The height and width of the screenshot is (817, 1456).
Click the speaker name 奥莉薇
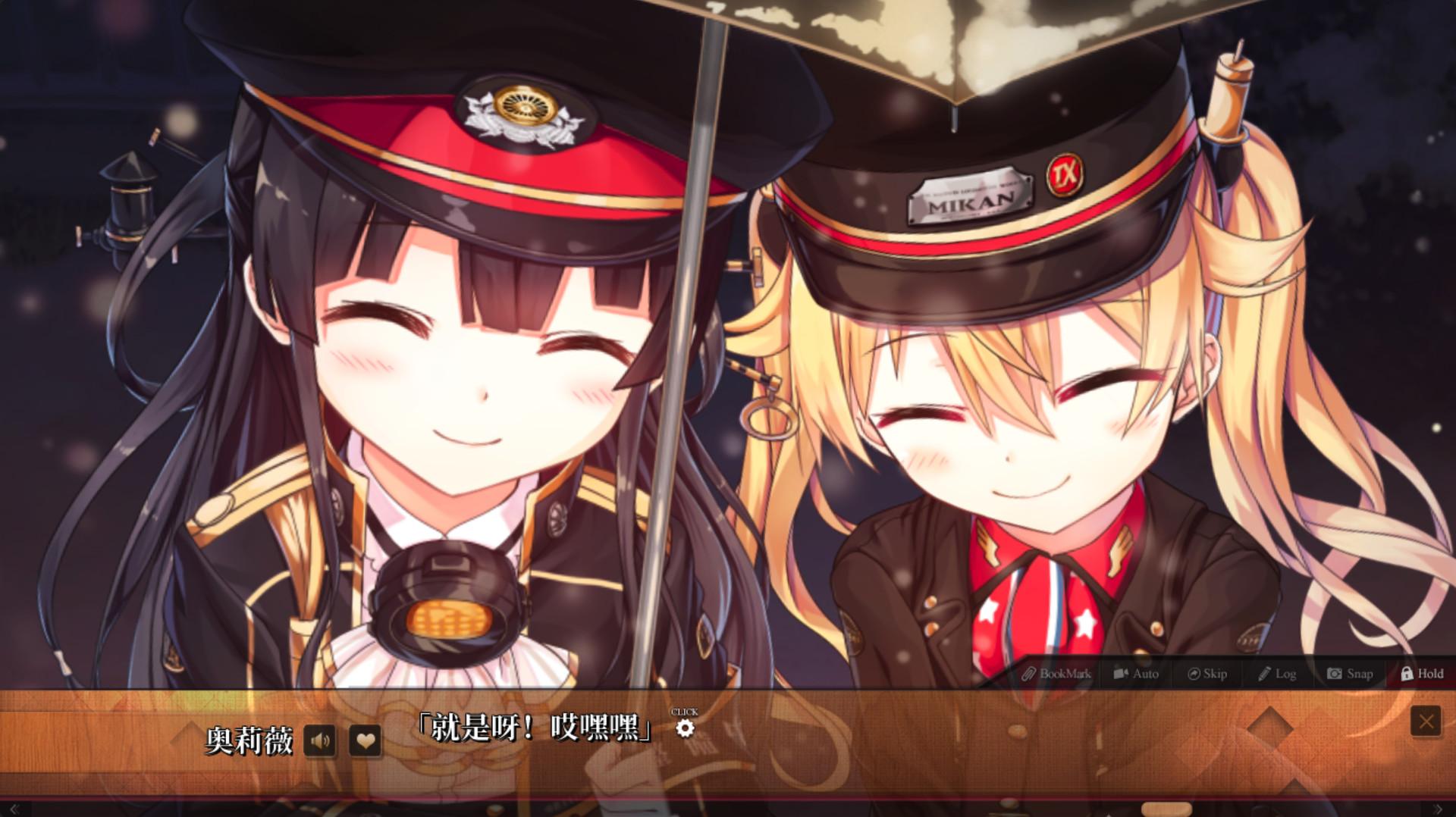click(250, 741)
